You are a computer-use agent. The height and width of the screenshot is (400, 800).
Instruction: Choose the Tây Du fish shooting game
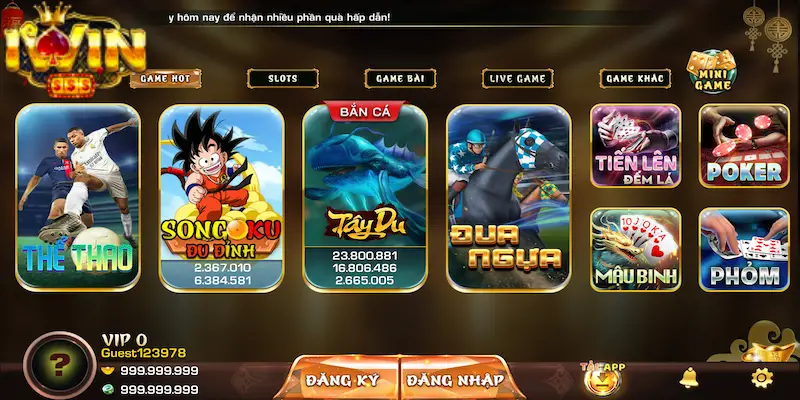(364, 197)
